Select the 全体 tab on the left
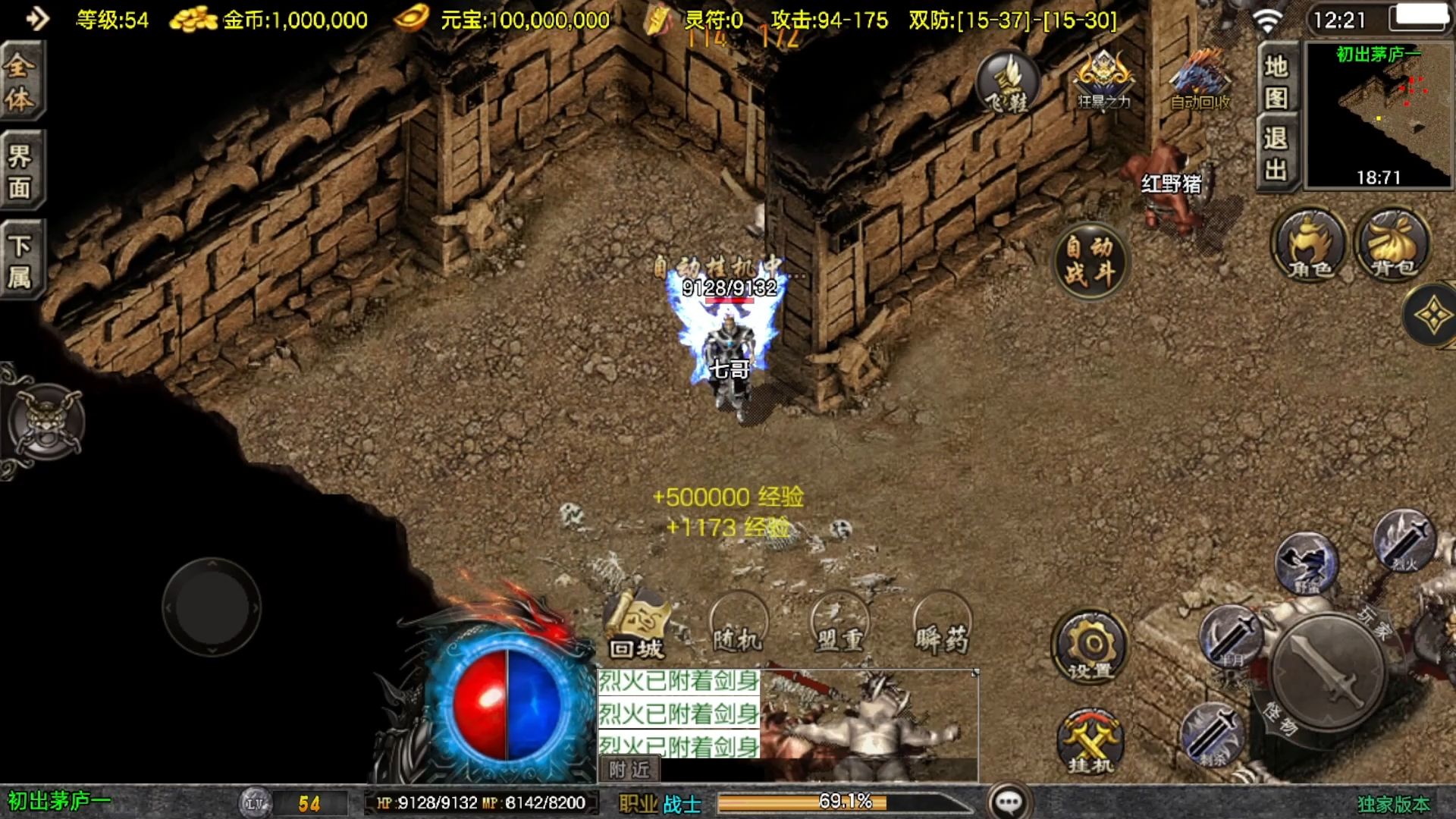This screenshot has width=1456, height=819. tap(20, 81)
